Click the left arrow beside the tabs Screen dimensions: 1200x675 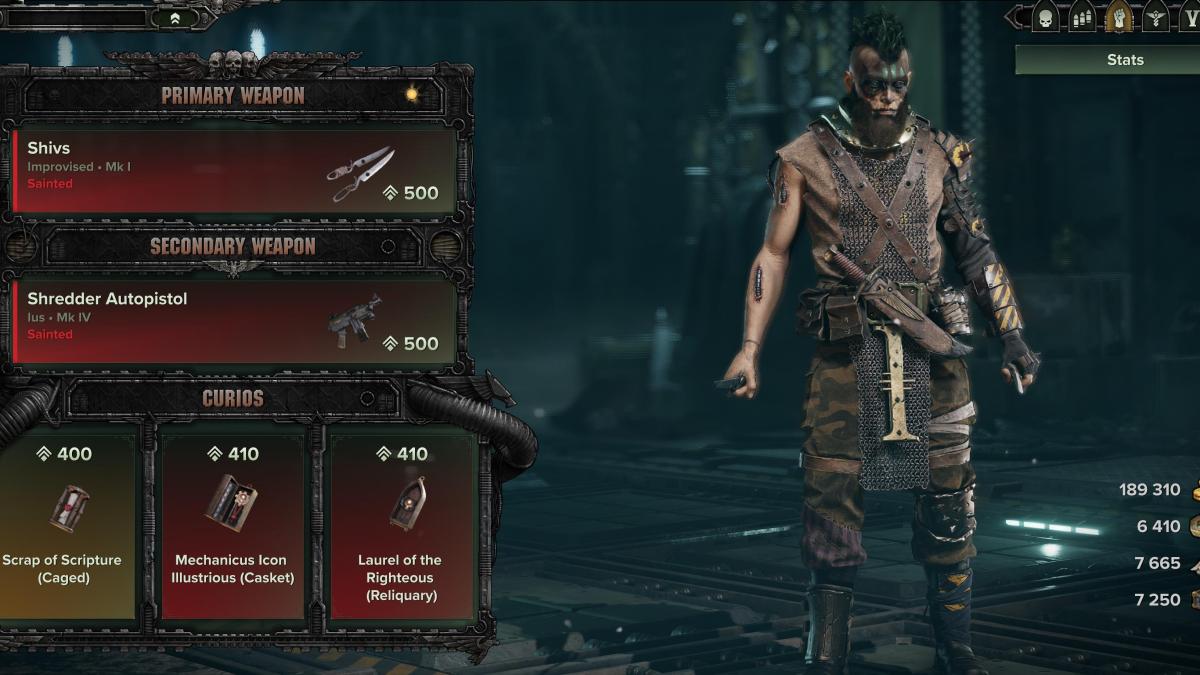point(1015,18)
